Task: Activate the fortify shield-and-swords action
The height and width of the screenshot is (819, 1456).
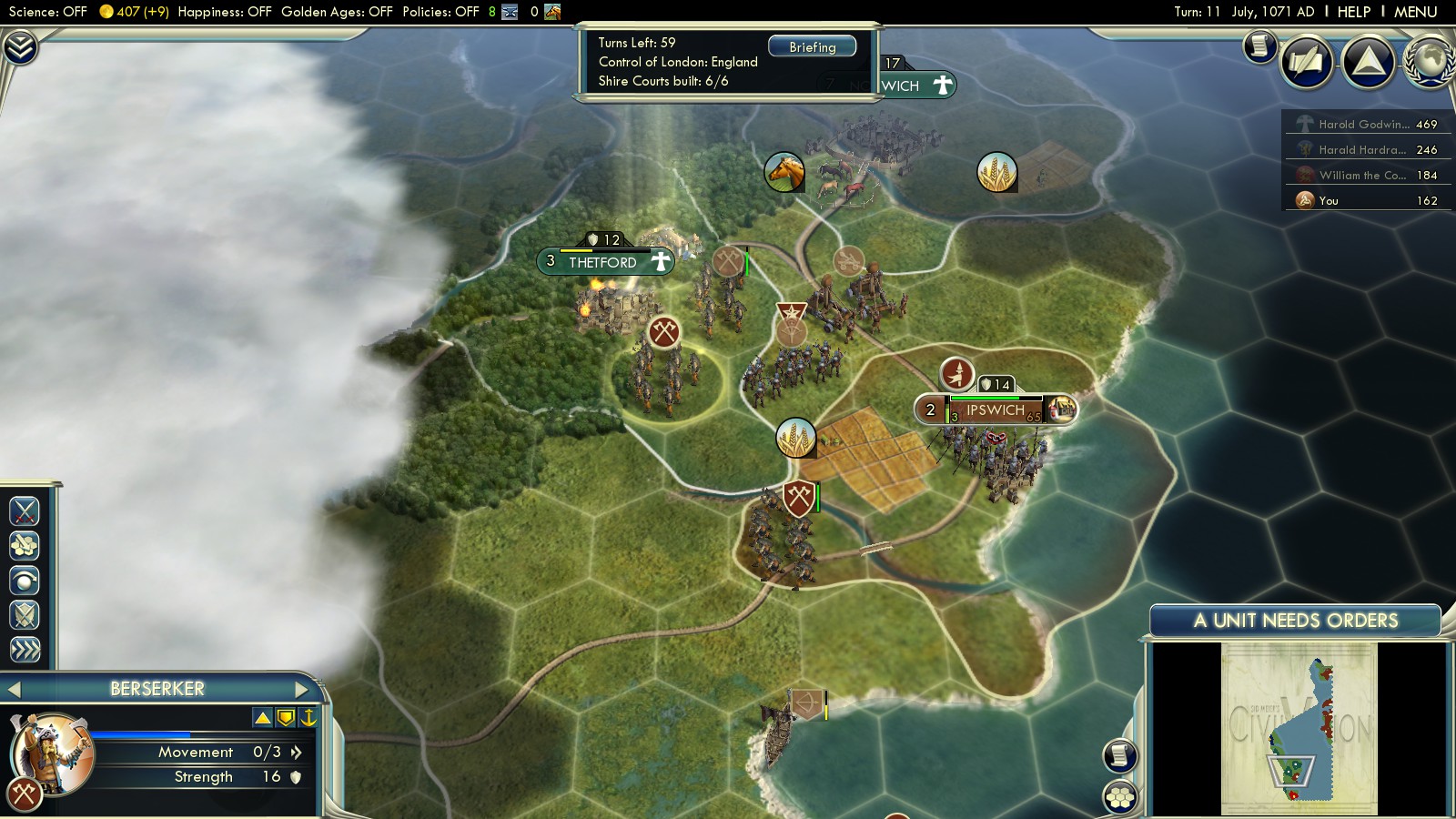Action: [25, 615]
